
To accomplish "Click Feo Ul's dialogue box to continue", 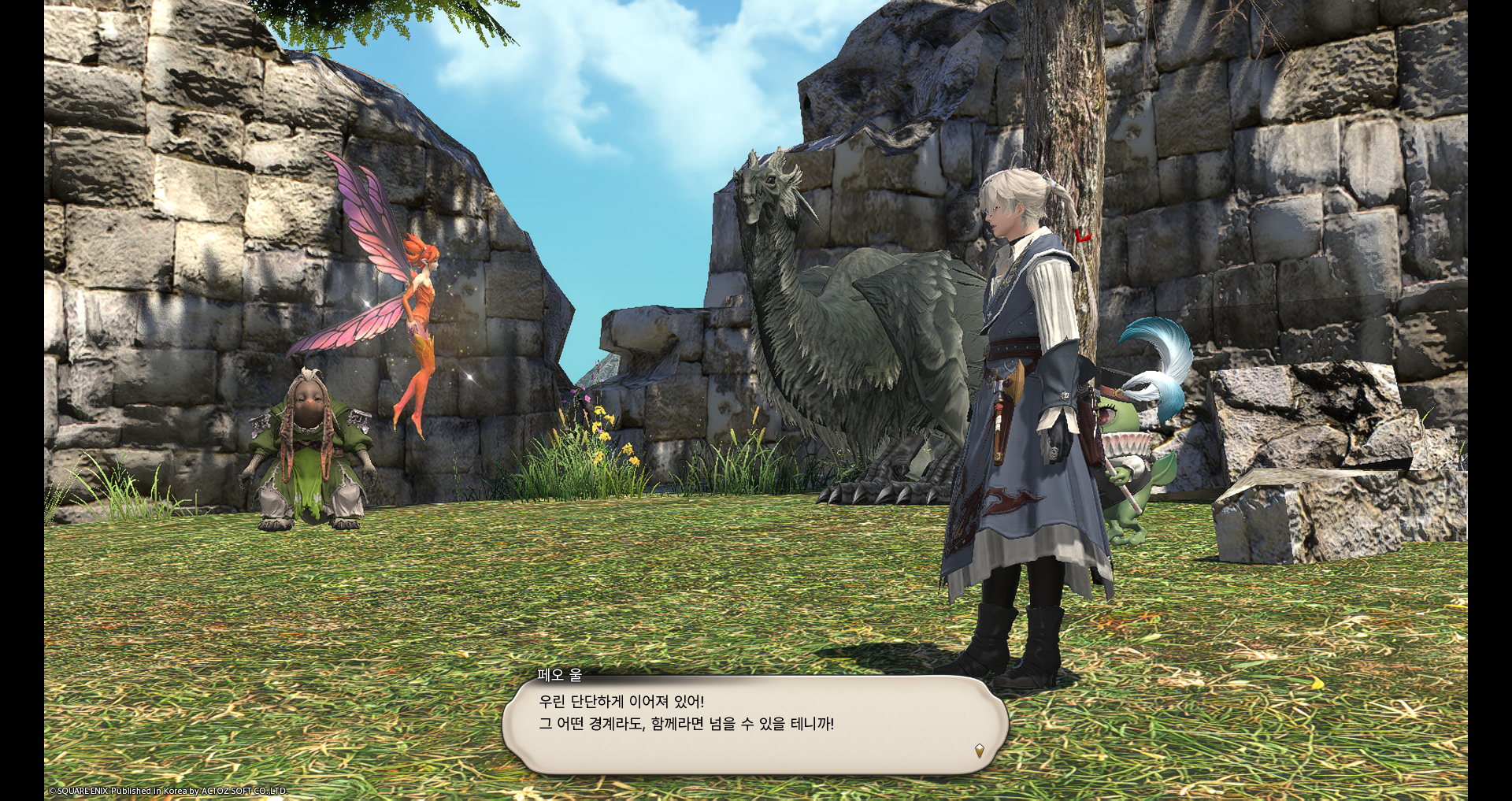I will pos(754,725).
